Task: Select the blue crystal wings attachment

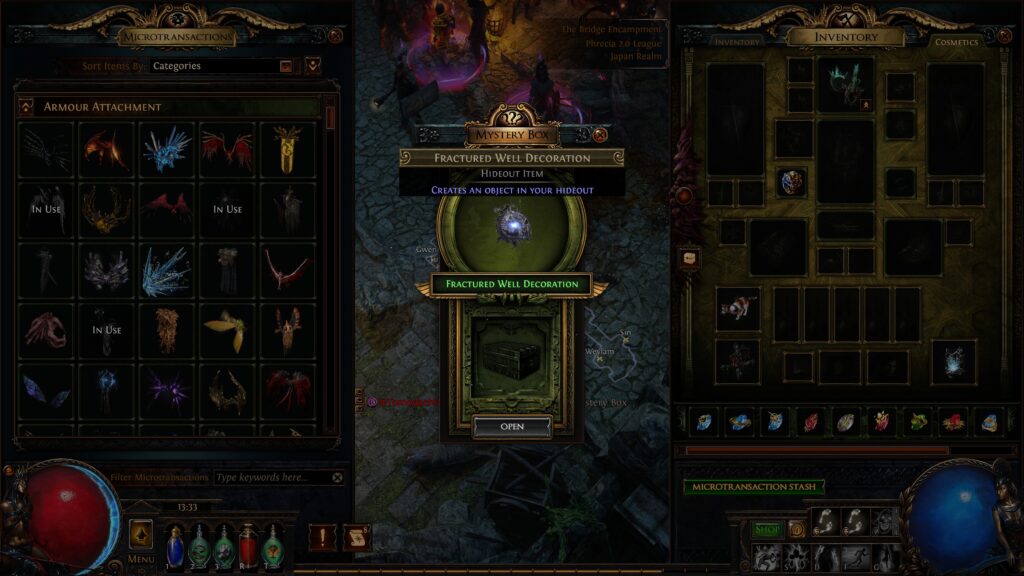Action: pos(166,150)
